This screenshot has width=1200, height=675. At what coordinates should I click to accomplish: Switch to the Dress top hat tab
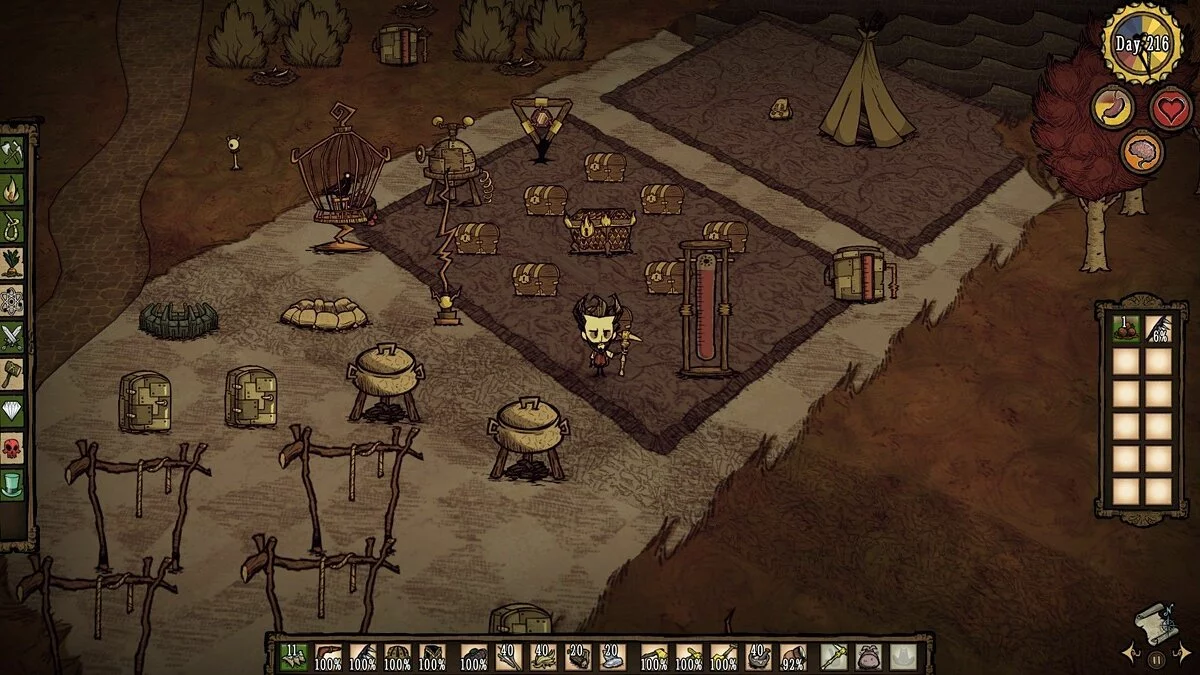[x=13, y=485]
